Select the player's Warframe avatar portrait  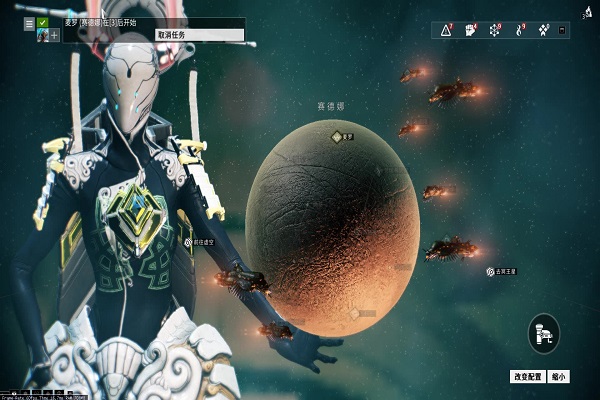point(42,35)
